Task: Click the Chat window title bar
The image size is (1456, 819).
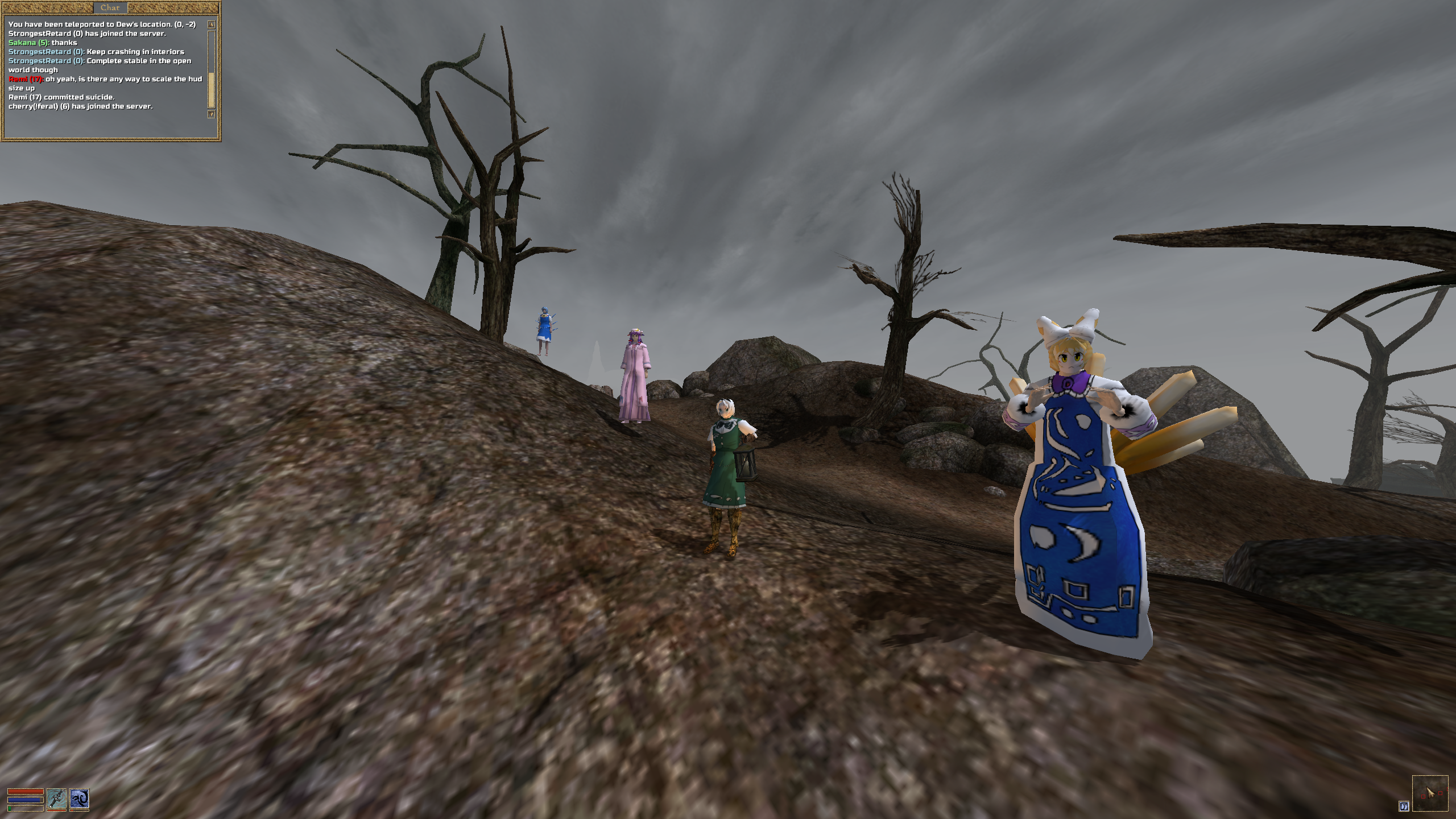Action: (110, 7)
